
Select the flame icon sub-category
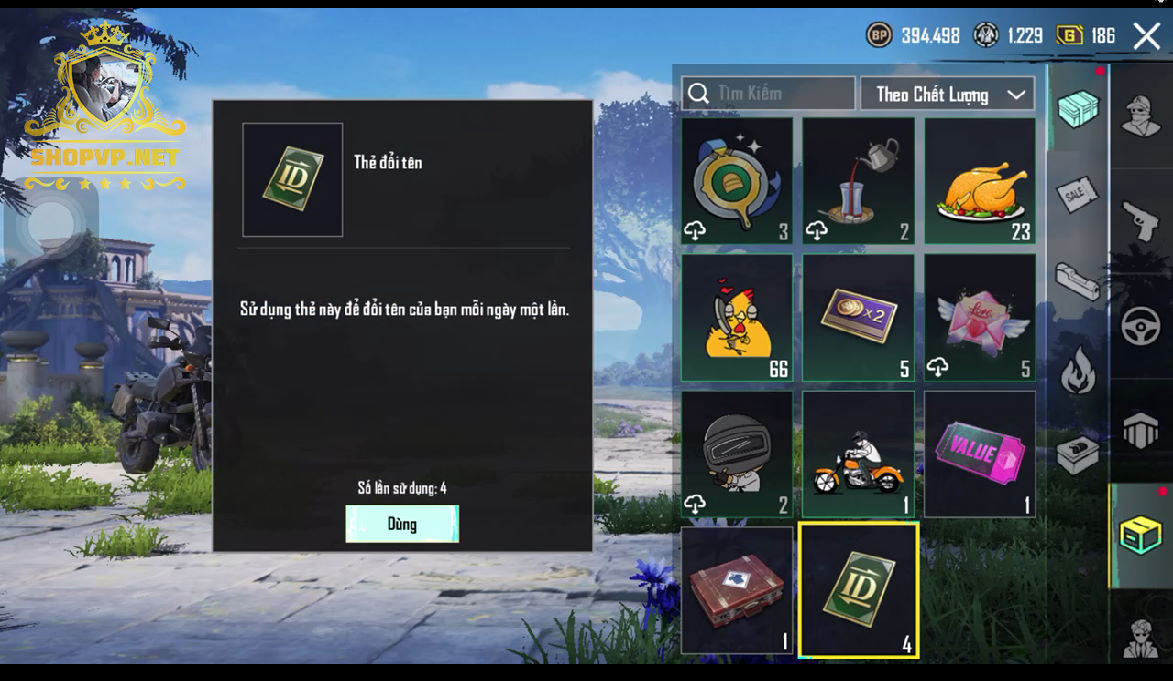coord(1077,370)
